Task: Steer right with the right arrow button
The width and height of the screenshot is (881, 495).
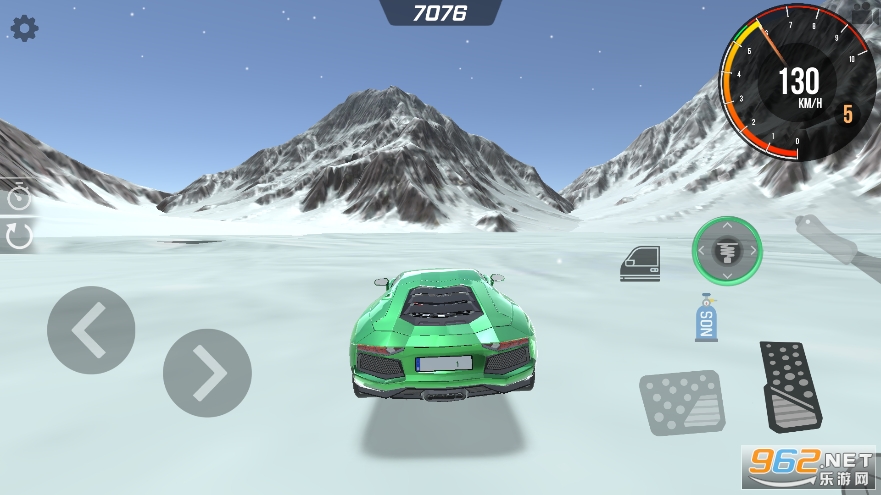Action: 207,372
